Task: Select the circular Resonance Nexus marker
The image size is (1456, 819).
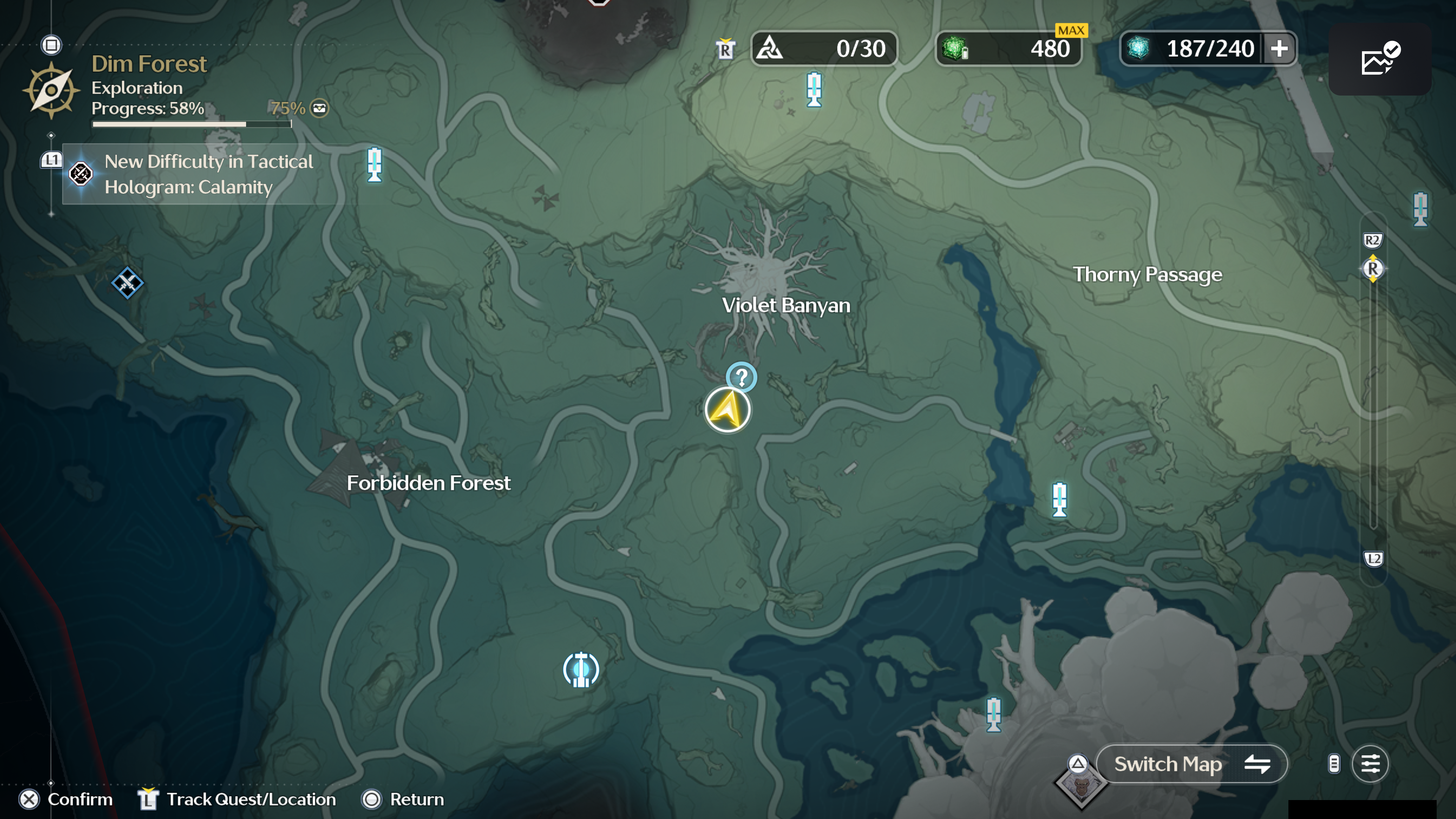Action: (x=581, y=670)
